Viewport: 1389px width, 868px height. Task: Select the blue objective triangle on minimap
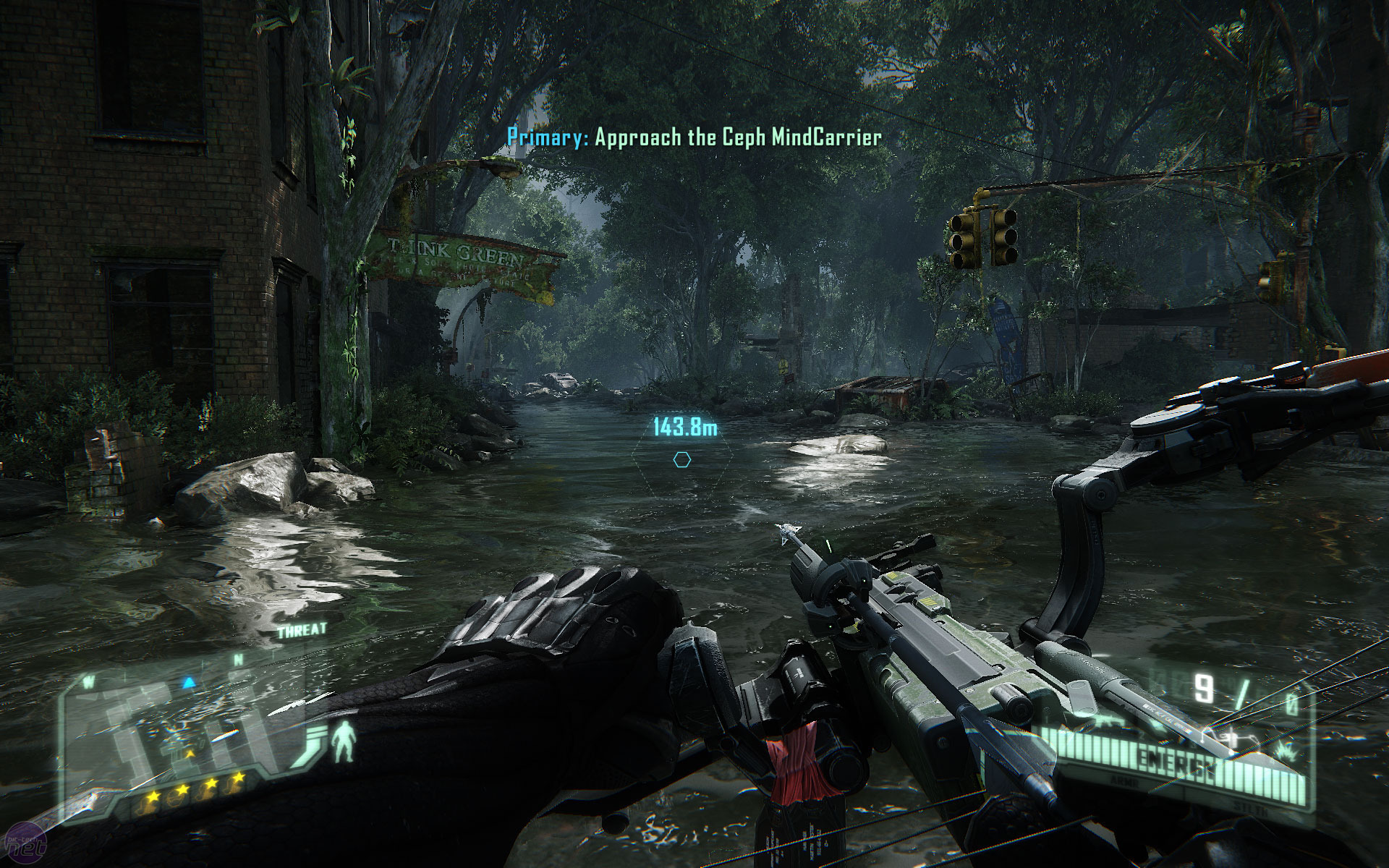189,681
